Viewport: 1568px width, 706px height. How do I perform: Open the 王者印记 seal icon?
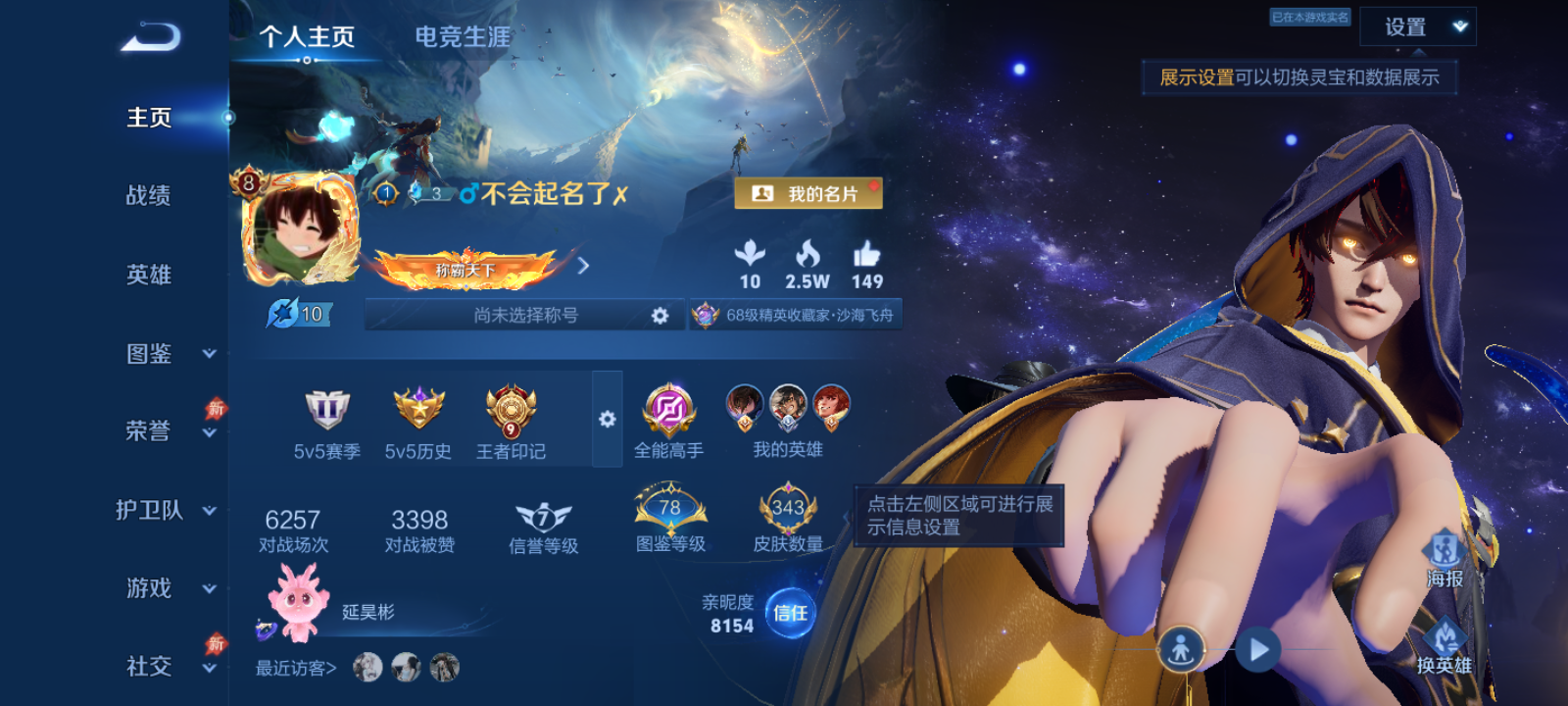click(509, 412)
